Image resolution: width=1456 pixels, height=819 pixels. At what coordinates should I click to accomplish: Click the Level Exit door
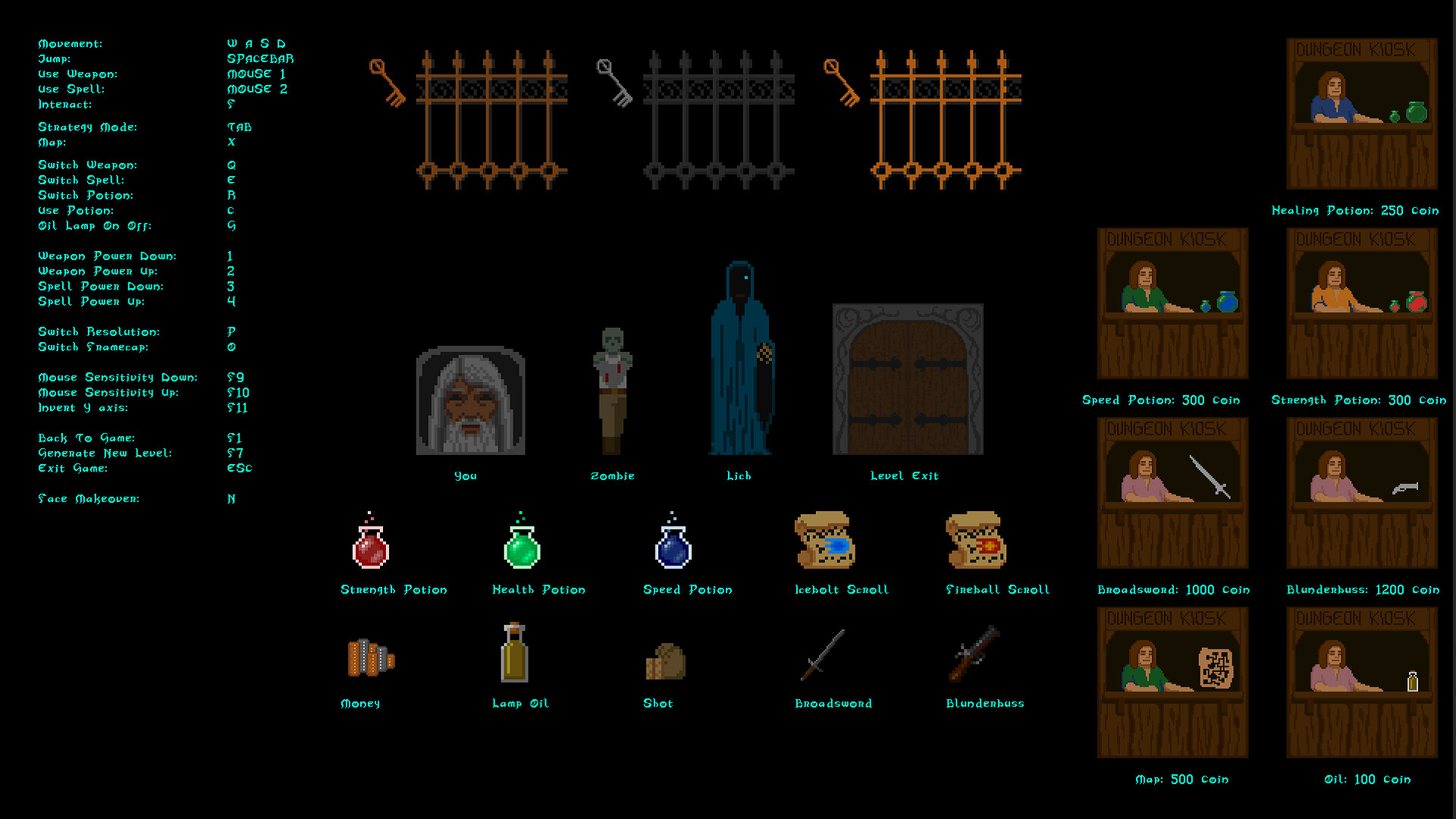click(907, 378)
